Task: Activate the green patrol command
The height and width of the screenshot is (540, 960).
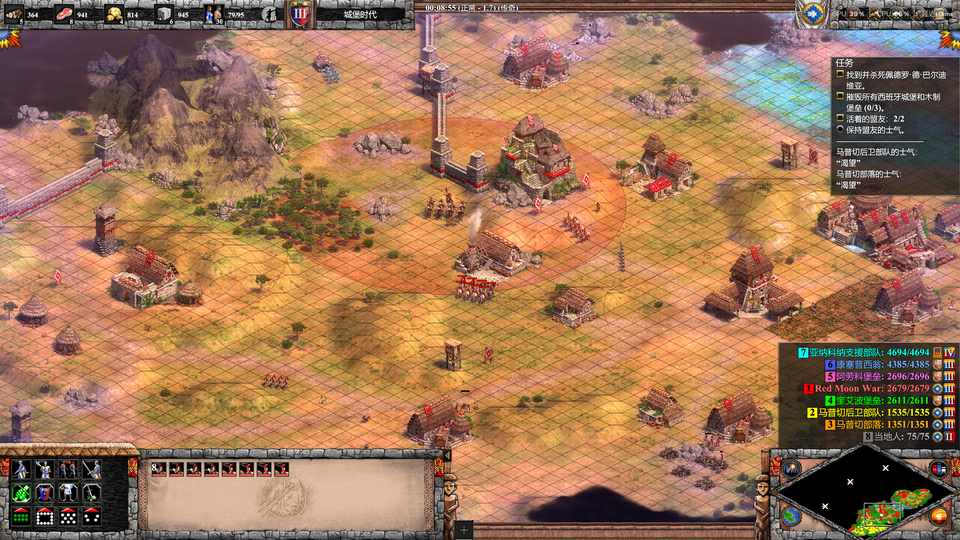Action: click(20, 492)
